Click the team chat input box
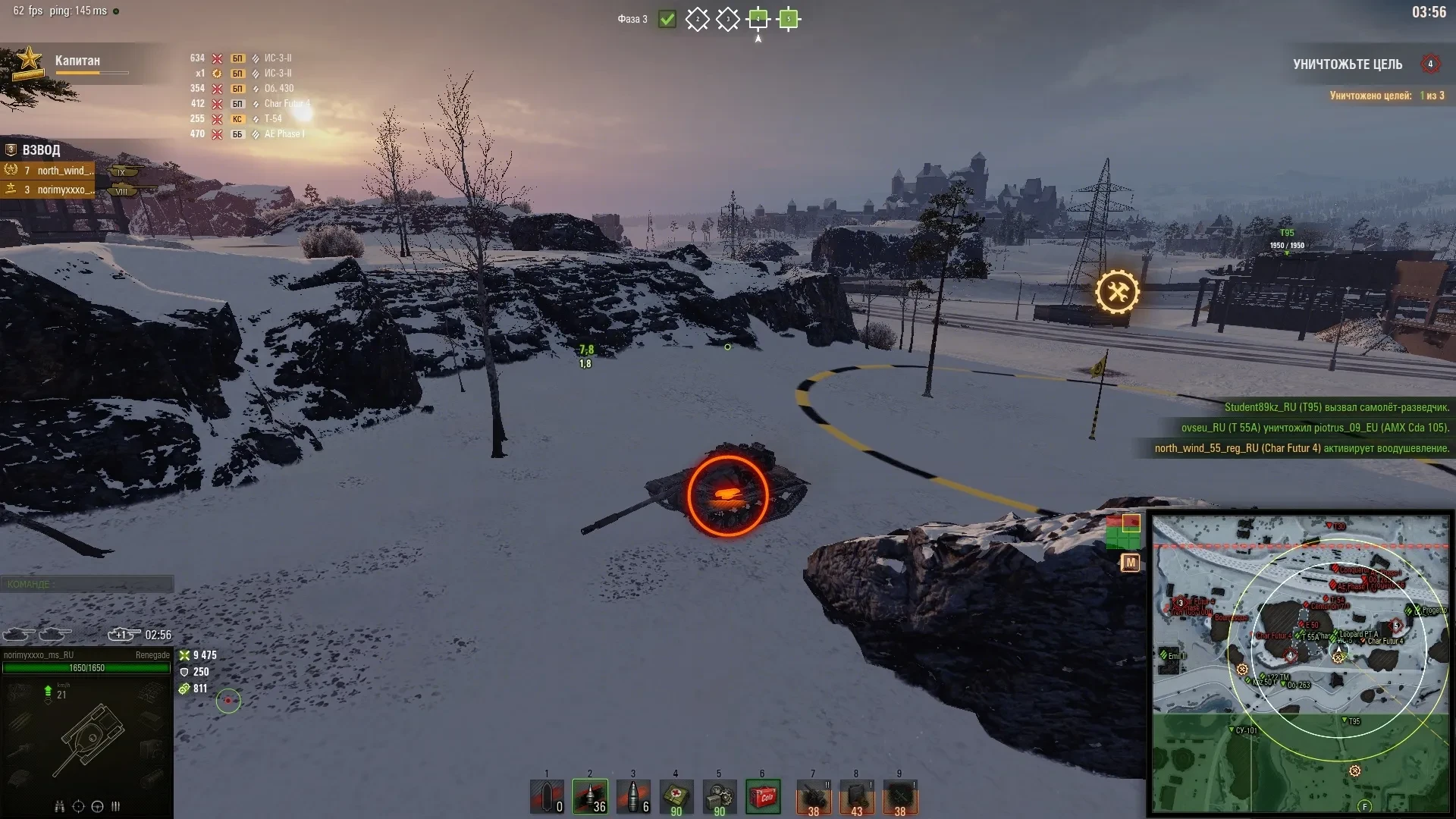 [x=87, y=584]
